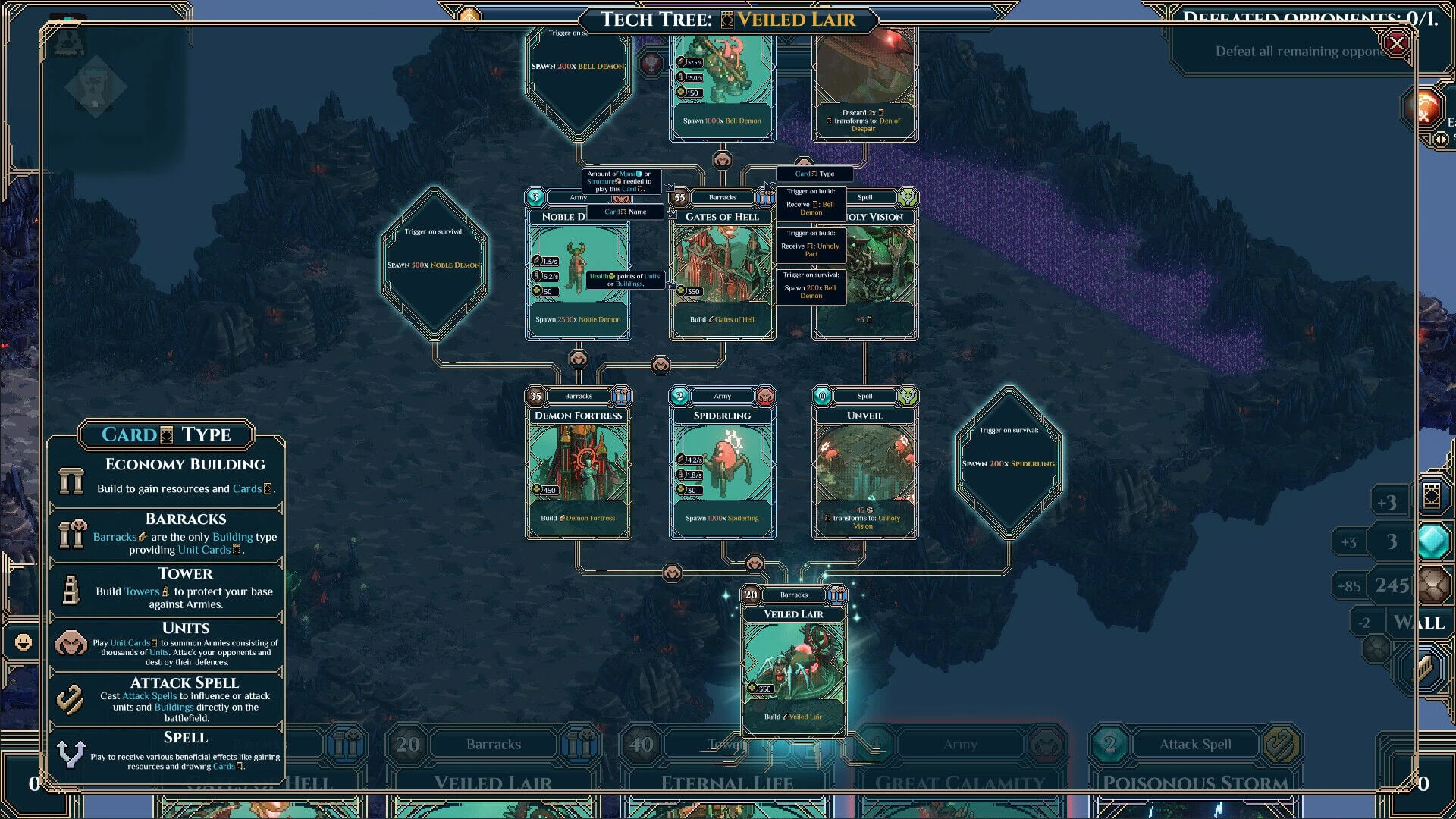
Task: Pick the Unveil spell card
Action: [864, 464]
